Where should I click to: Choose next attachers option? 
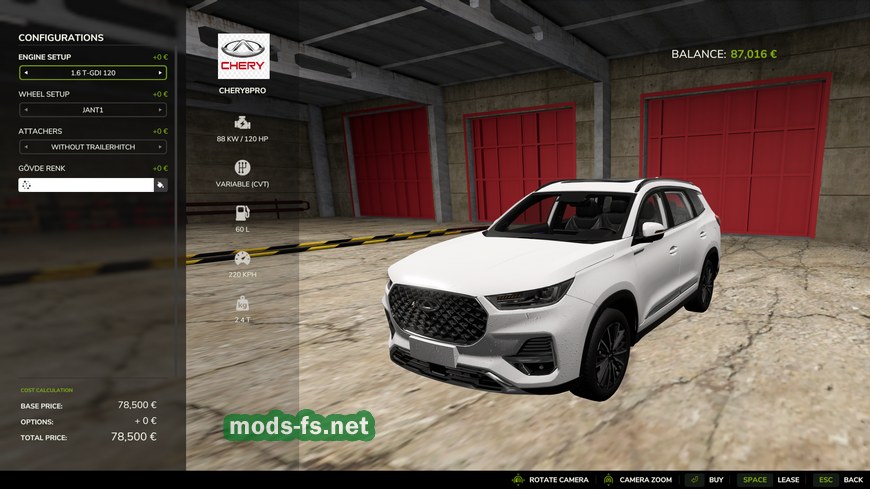(160, 147)
